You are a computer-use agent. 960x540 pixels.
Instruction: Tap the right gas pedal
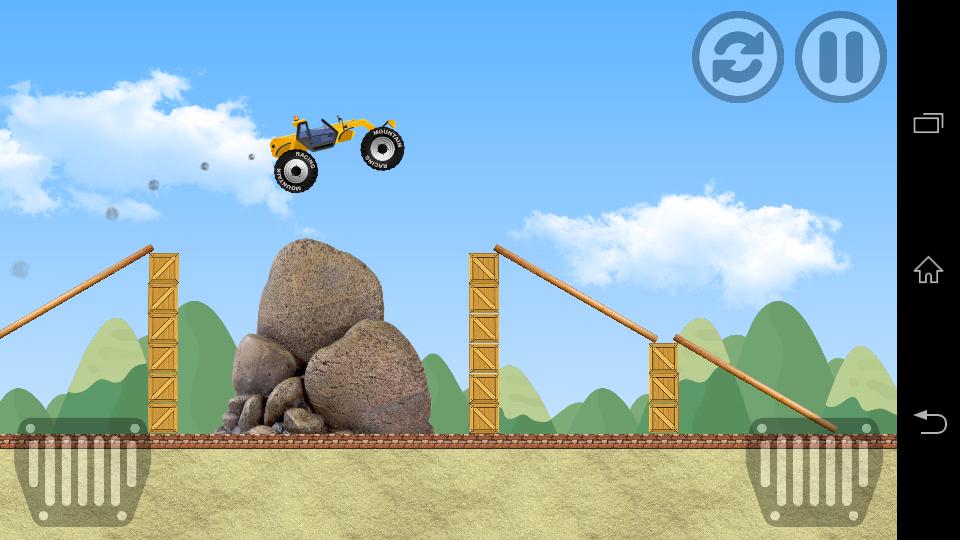tap(814, 471)
